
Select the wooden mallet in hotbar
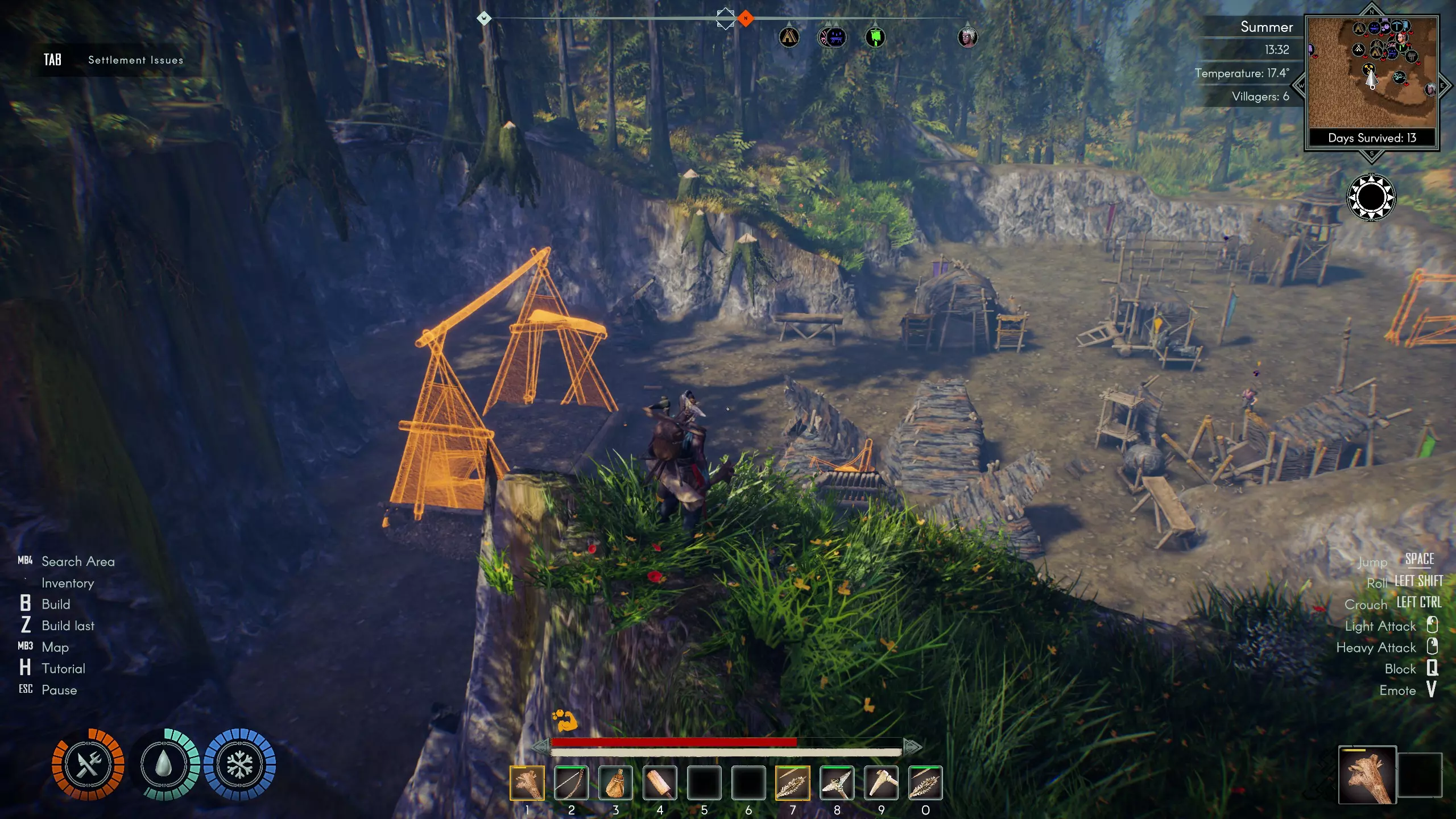coord(660,783)
